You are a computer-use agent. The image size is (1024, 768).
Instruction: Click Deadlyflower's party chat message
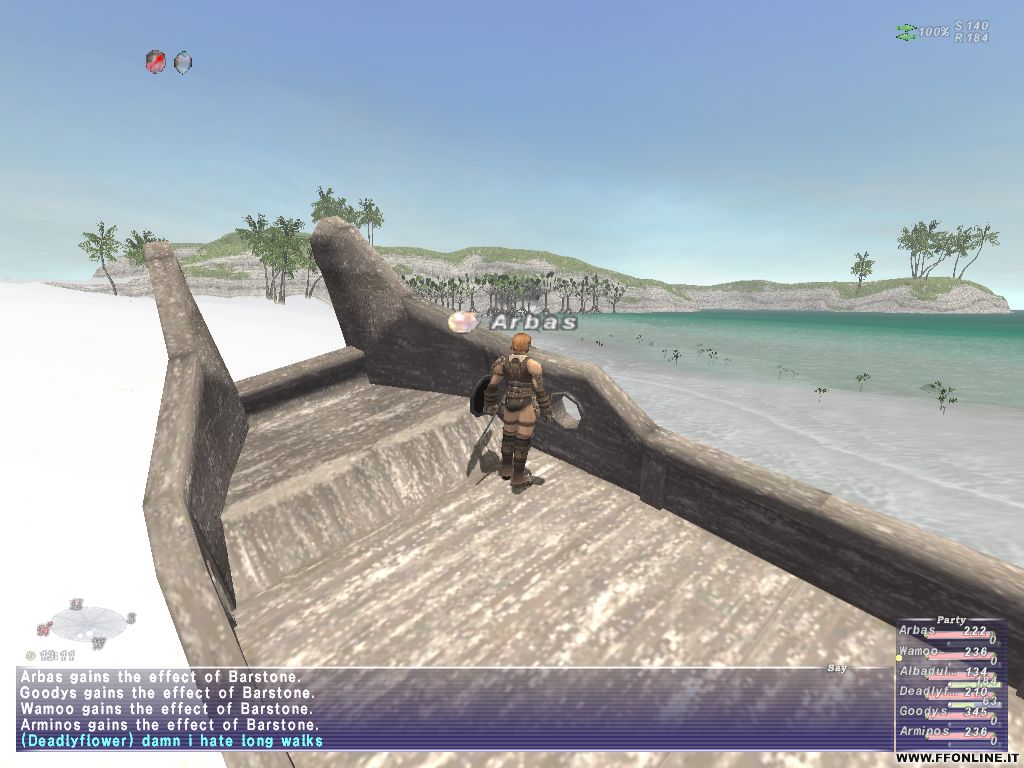(x=170, y=741)
